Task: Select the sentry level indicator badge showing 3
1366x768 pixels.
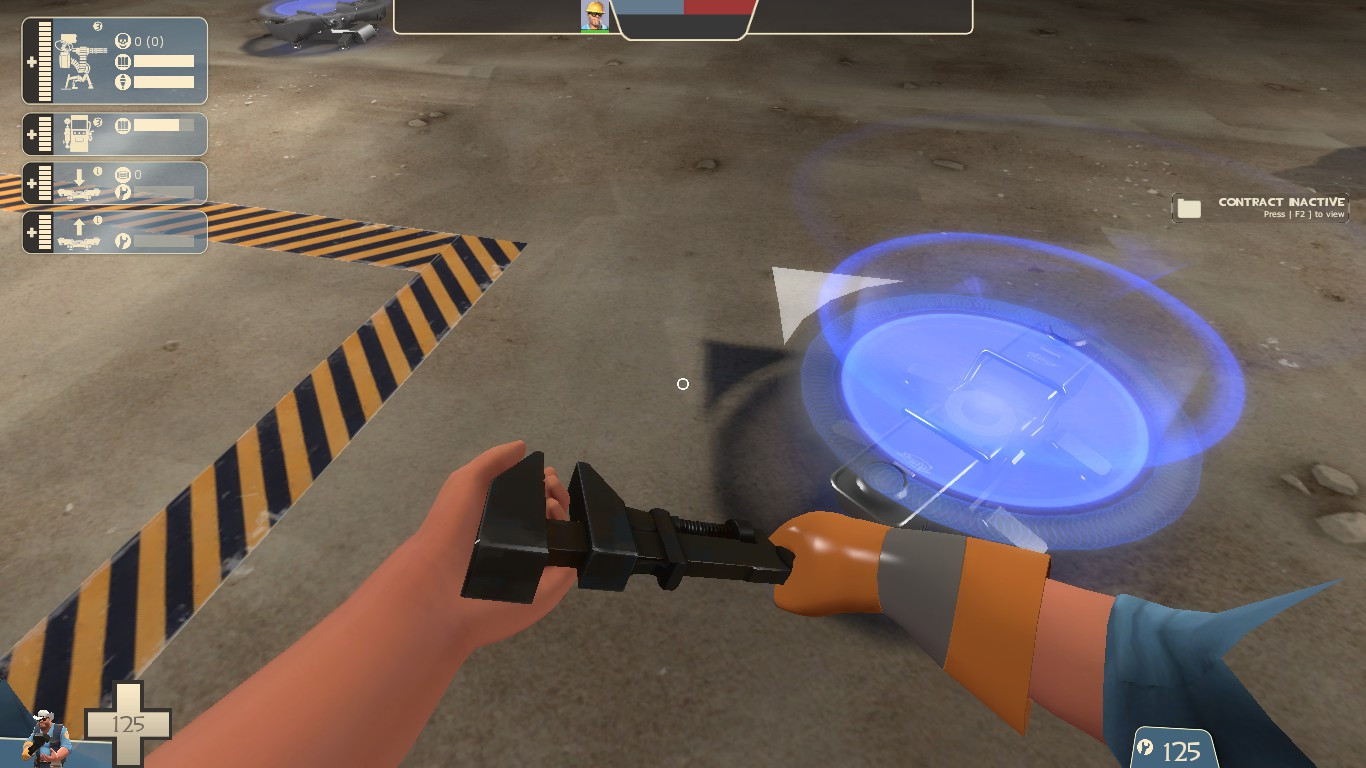Action: (96, 26)
